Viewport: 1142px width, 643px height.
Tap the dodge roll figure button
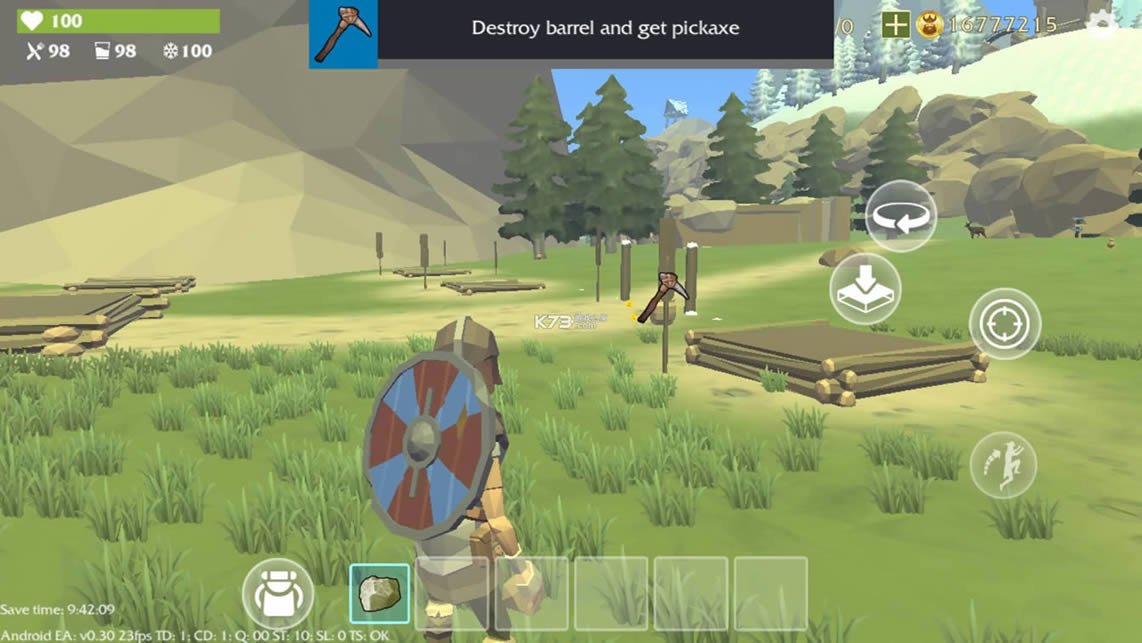click(x=1002, y=465)
